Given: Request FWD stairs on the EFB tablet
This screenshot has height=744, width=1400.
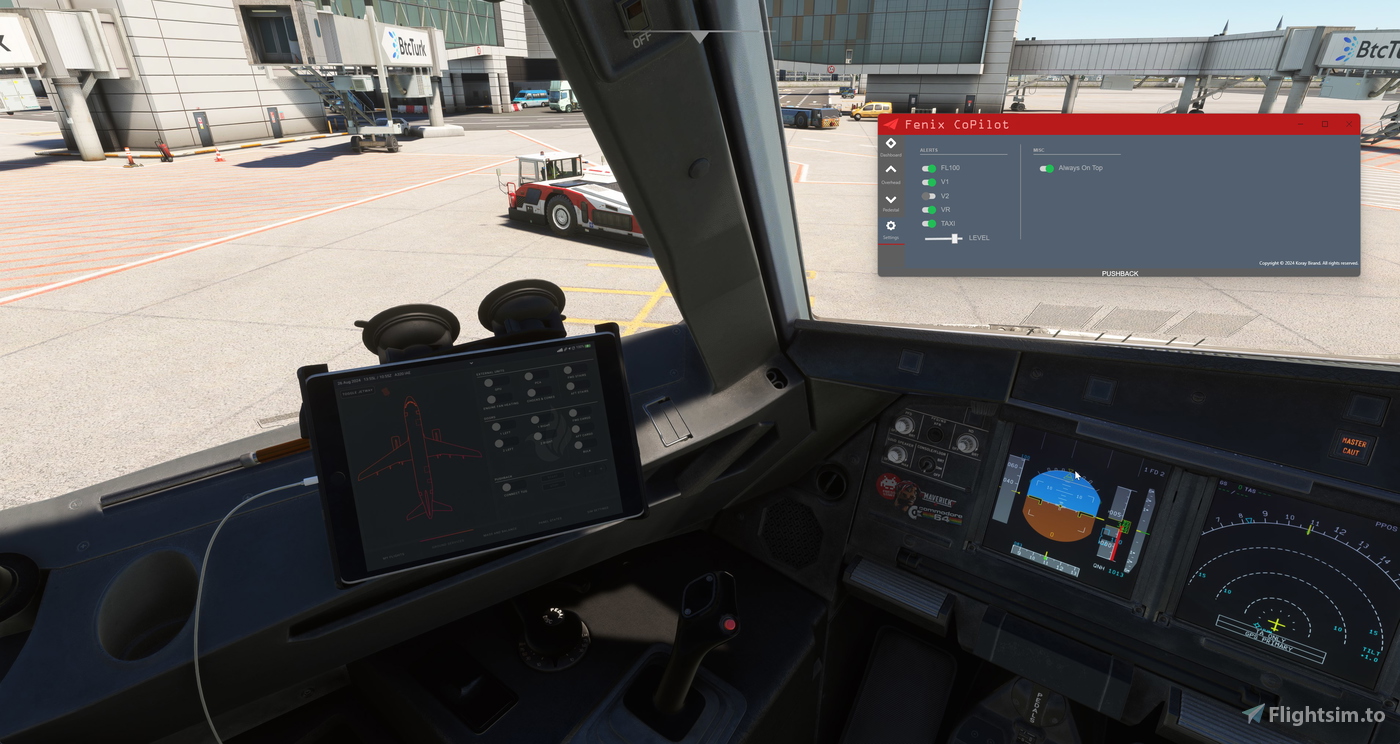Looking at the screenshot, I should [568, 370].
